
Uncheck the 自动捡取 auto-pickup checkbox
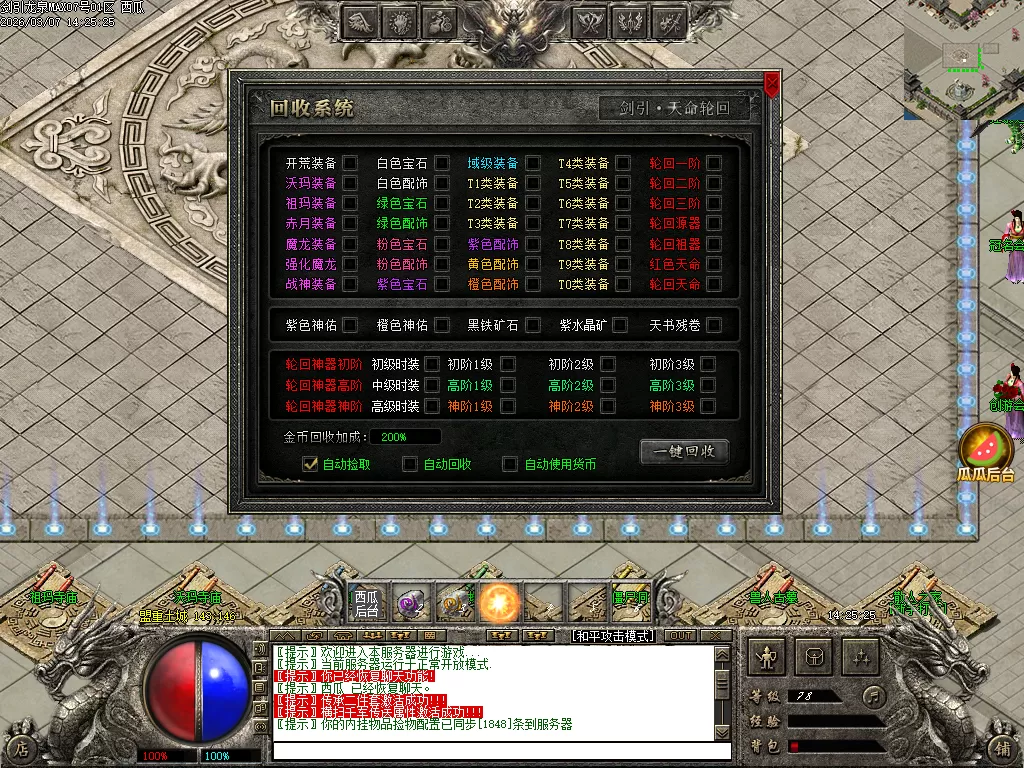pyautogui.click(x=310, y=464)
